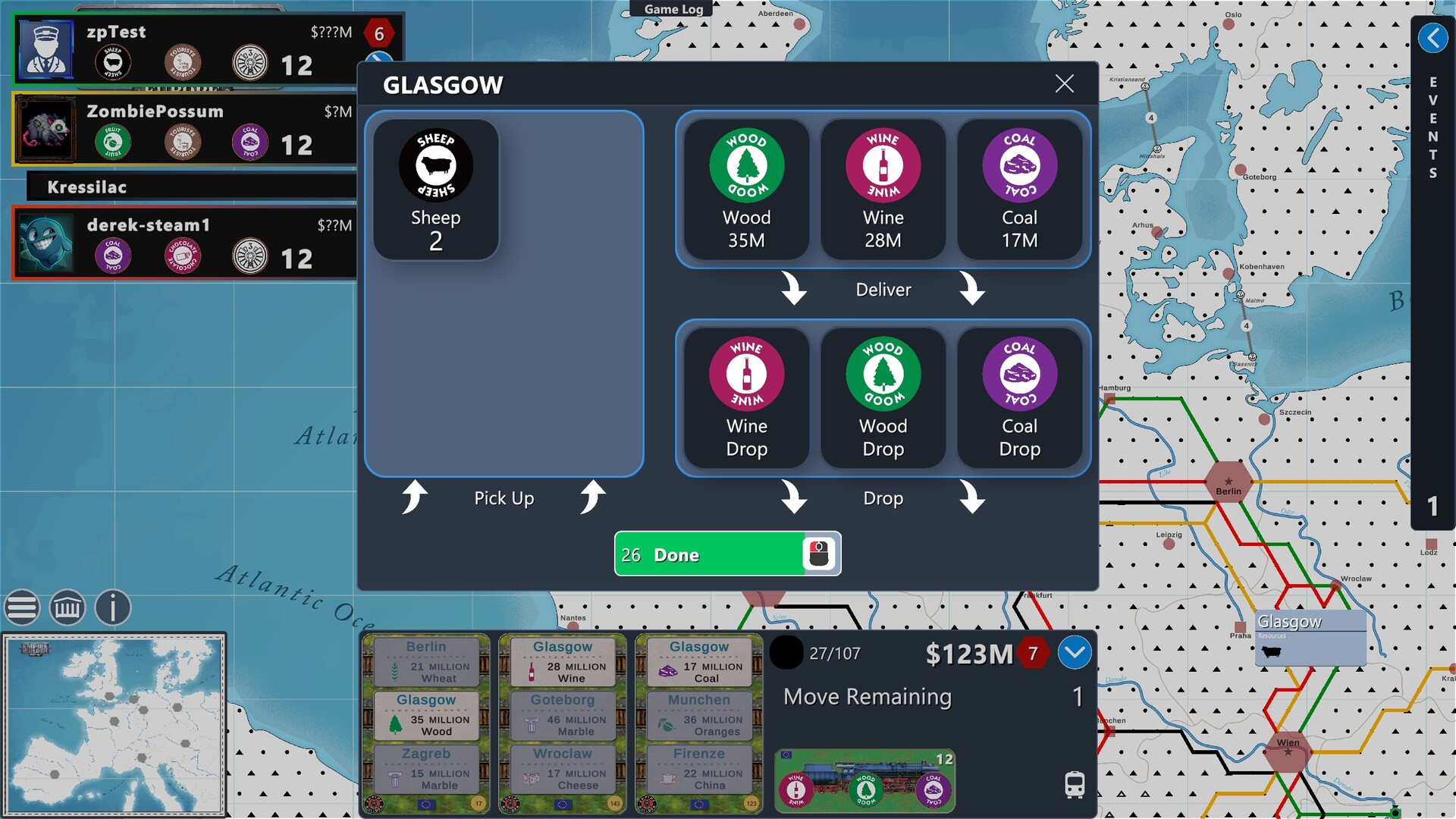1456x819 pixels.
Task: Open the bank icon near the minimap
Action: pos(67,607)
